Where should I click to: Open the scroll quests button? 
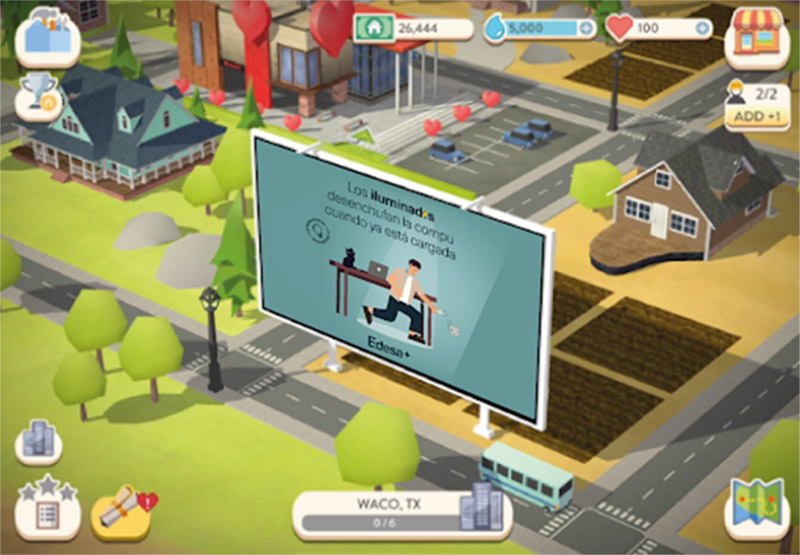[x=122, y=509]
